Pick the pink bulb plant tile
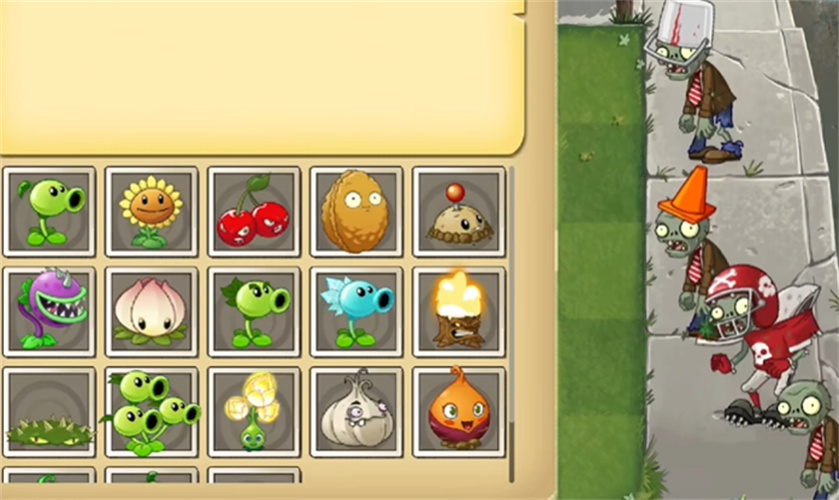 click(x=152, y=312)
